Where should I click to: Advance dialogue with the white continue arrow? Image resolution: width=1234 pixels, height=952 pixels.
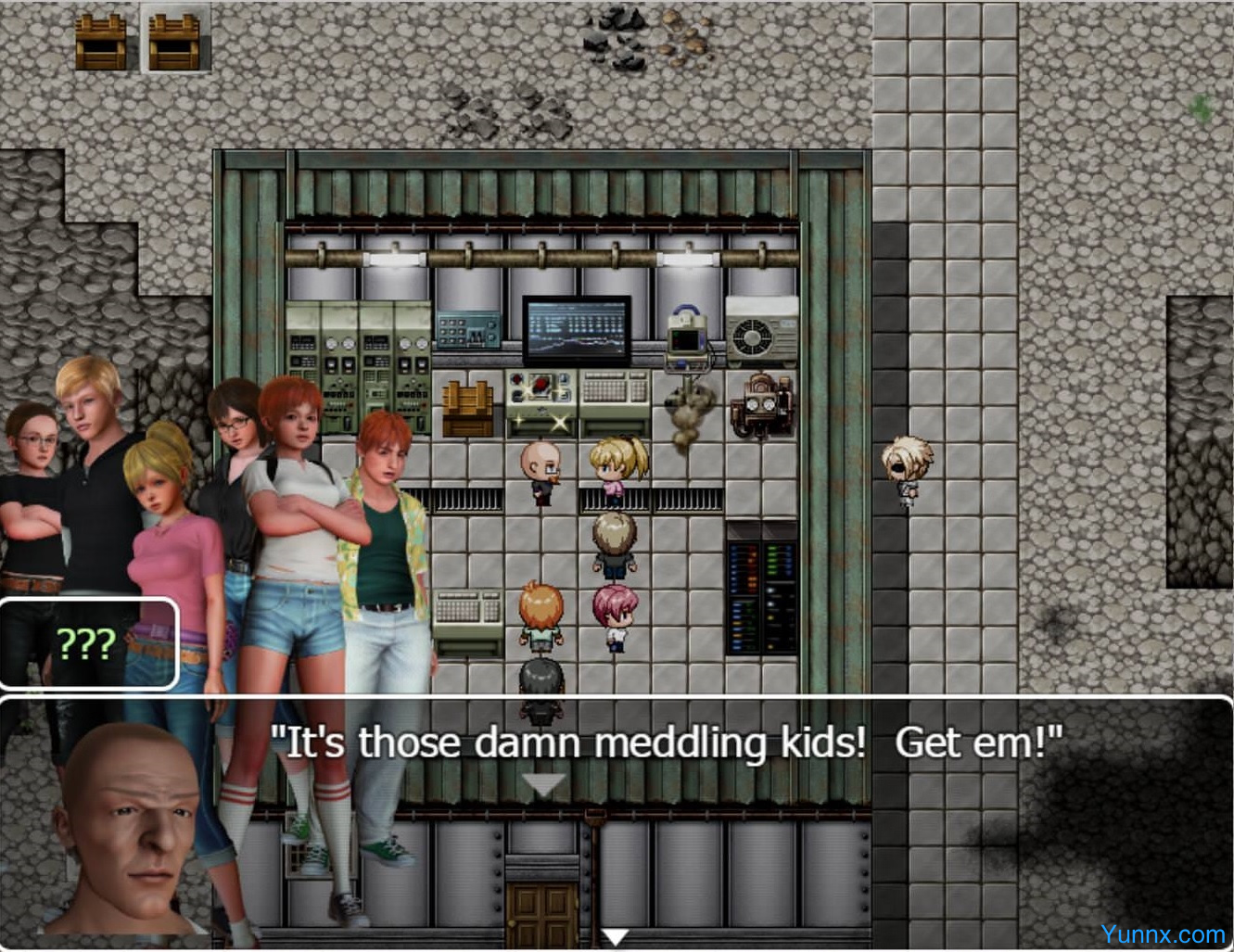(x=616, y=937)
